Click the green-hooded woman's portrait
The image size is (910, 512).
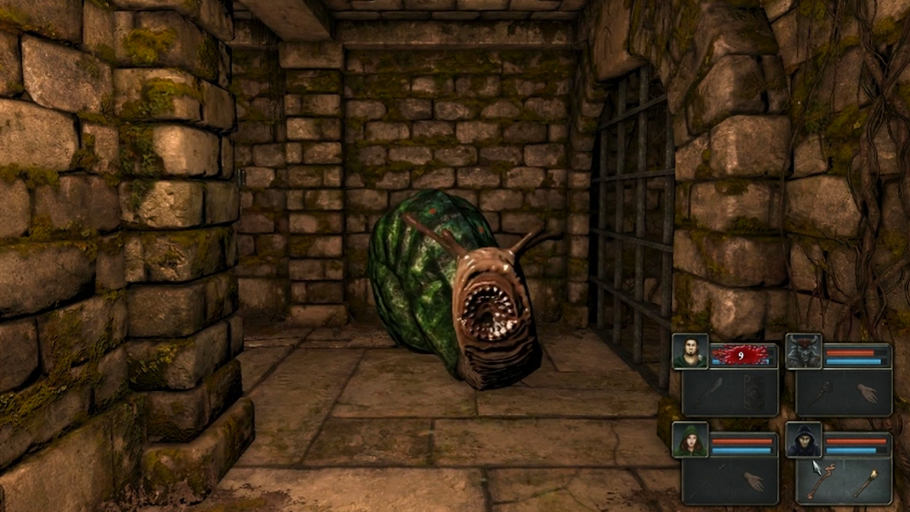689,440
